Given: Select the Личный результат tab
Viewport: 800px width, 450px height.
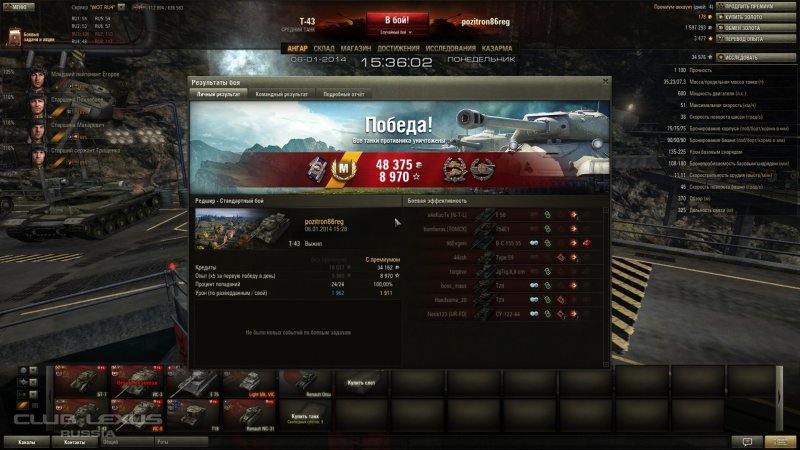Looking at the screenshot, I should click(x=219, y=93).
